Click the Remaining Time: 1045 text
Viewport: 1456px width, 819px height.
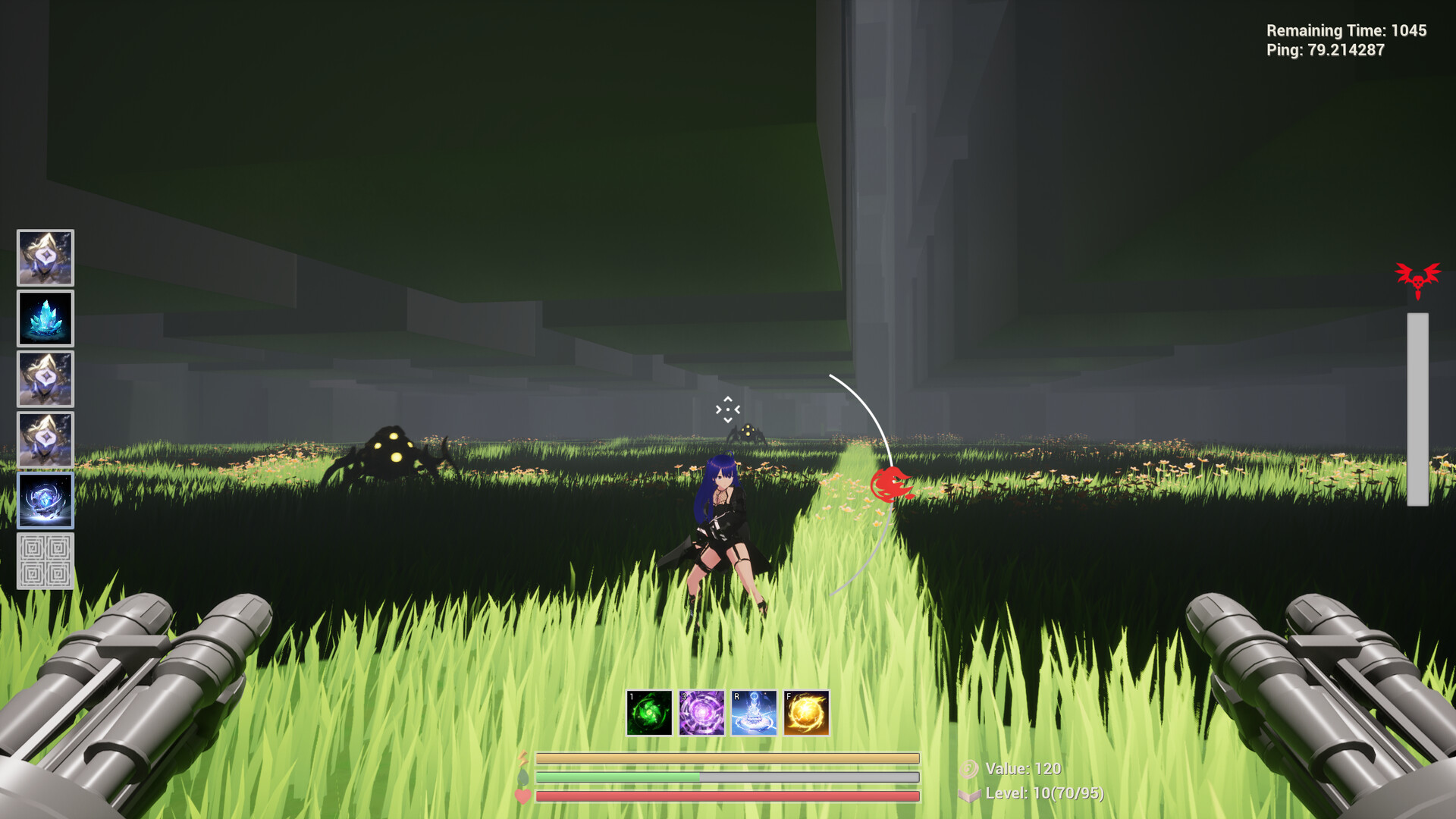click(x=1346, y=31)
